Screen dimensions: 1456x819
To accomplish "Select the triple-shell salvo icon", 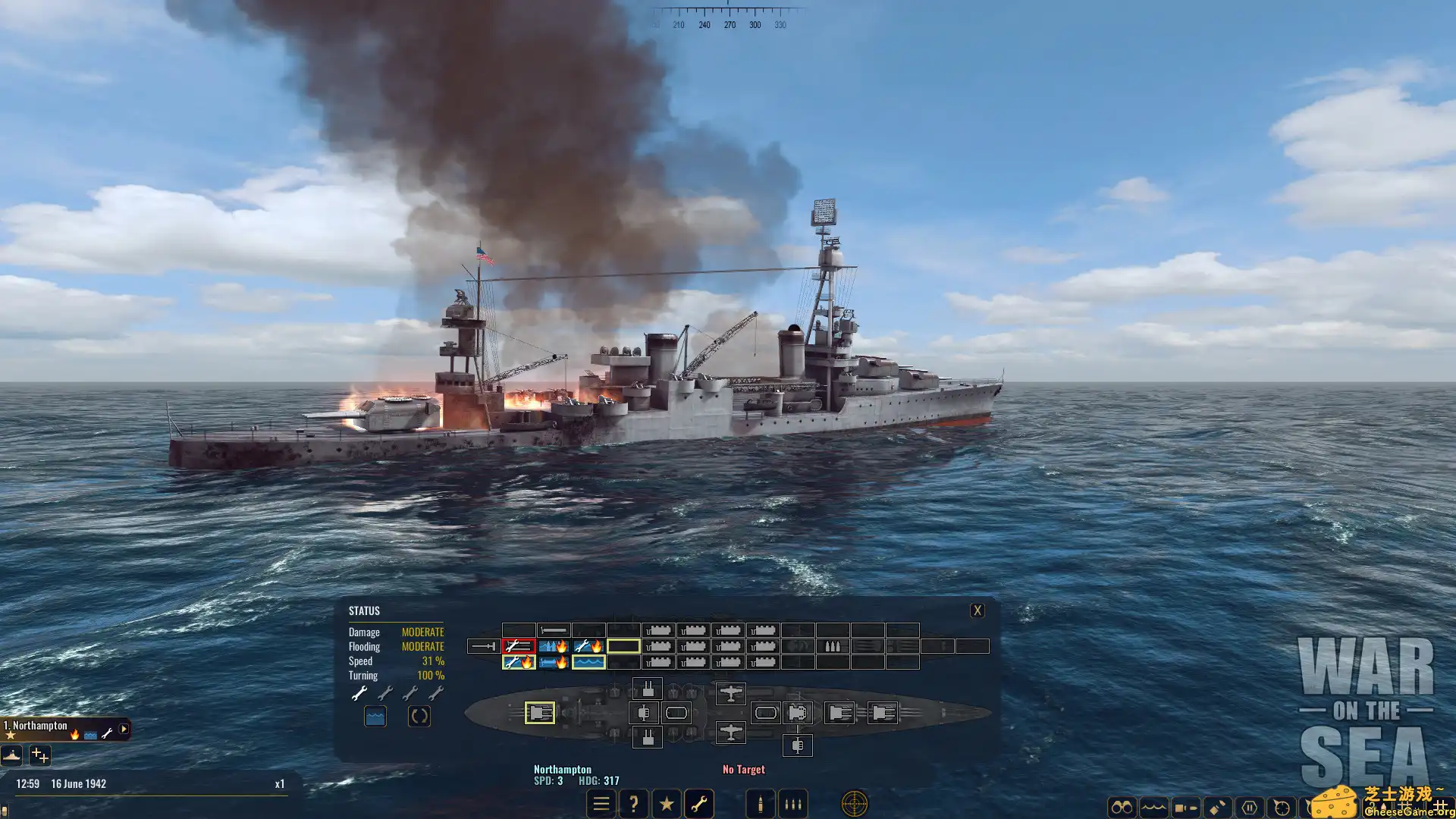I will [792, 804].
